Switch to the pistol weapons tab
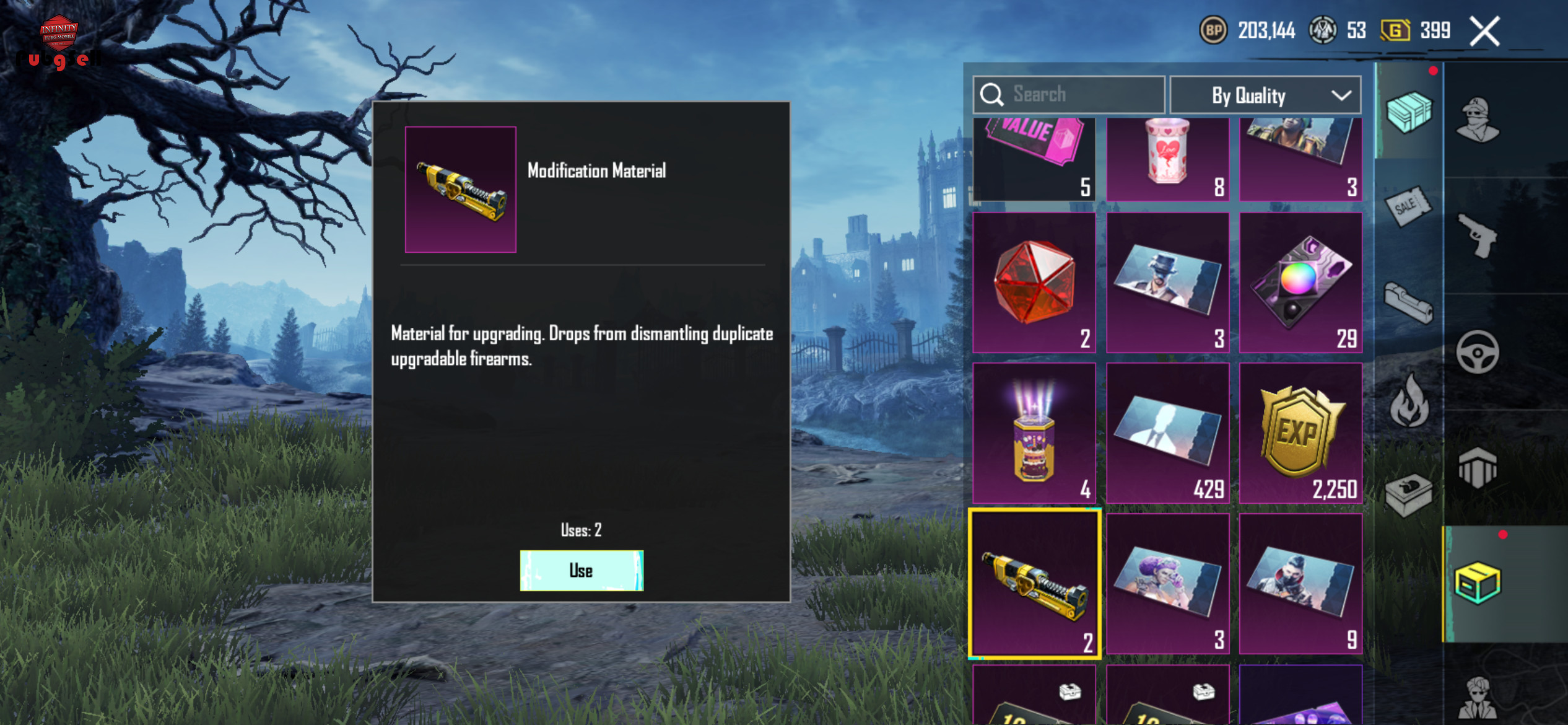The height and width of the screenshot is (725, 1568). click(x=1478, y=236)
